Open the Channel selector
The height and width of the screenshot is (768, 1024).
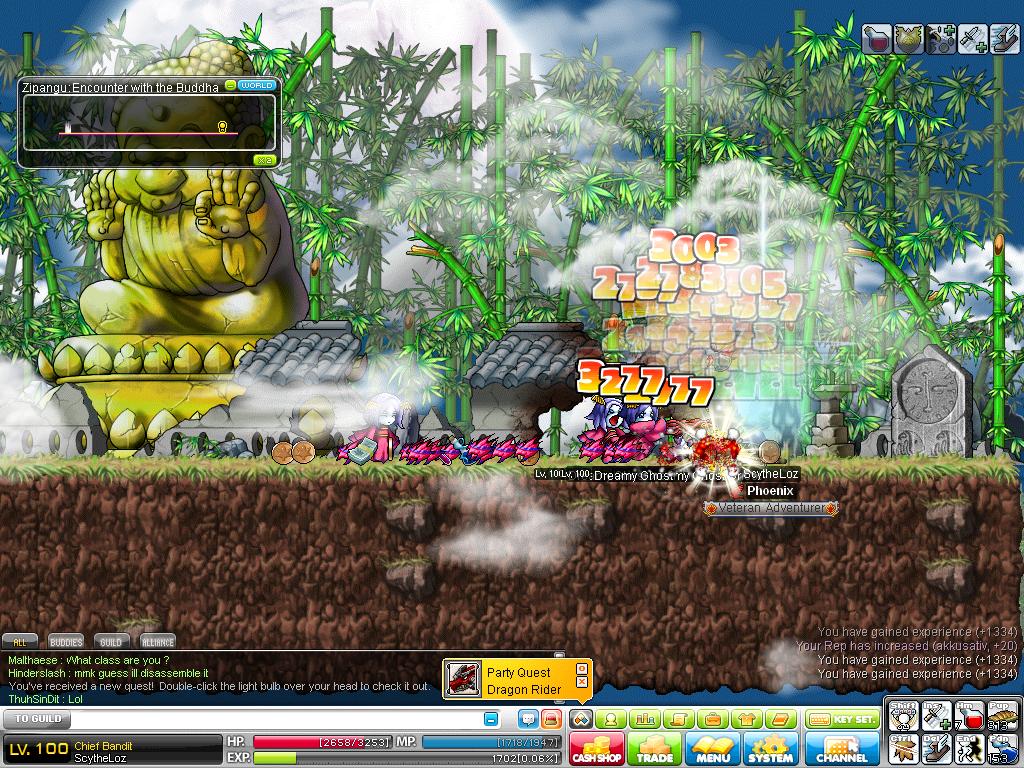click(x=842, y=749)
